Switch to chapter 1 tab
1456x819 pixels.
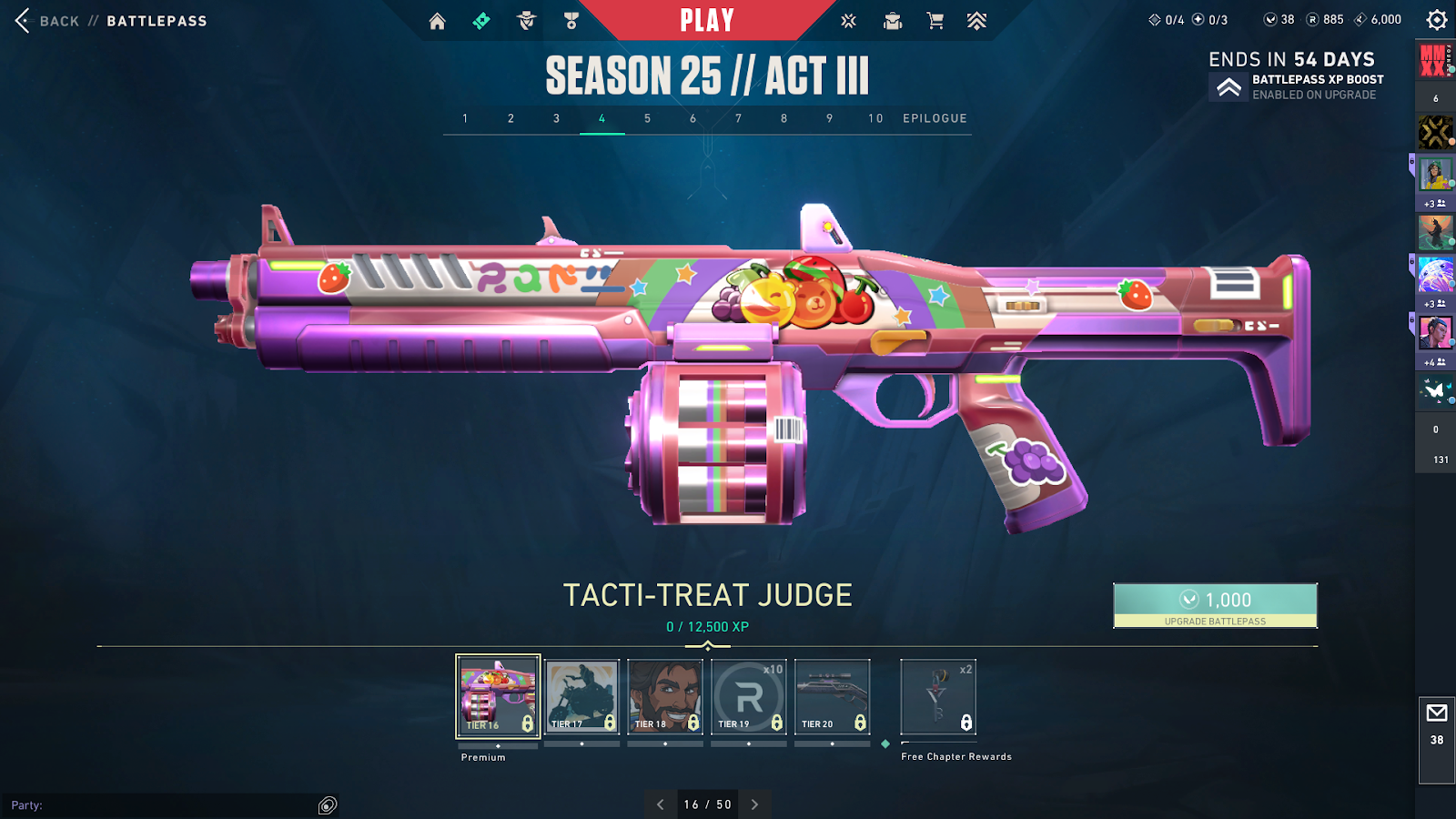465,118
